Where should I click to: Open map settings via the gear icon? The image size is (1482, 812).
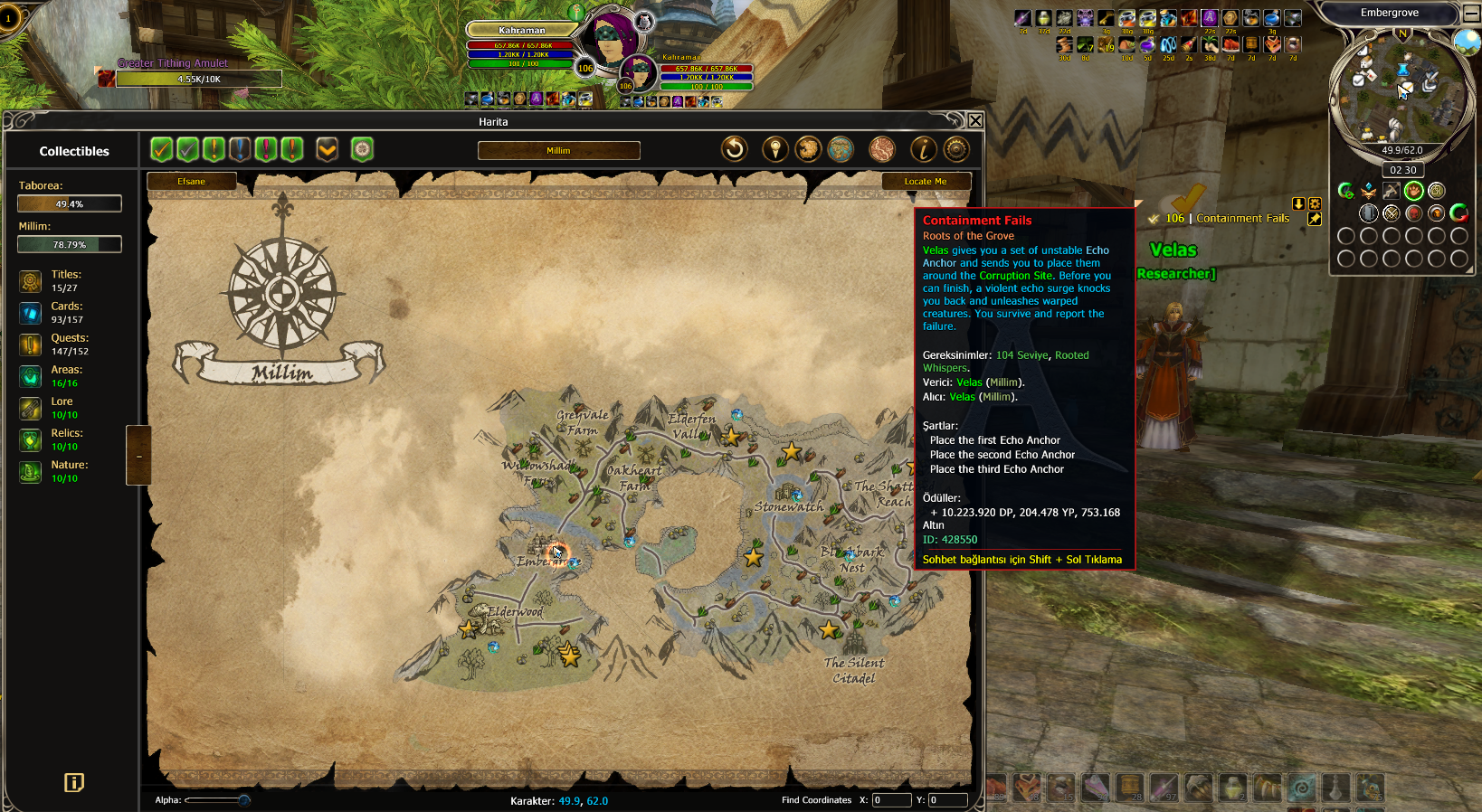click(956, 149)
